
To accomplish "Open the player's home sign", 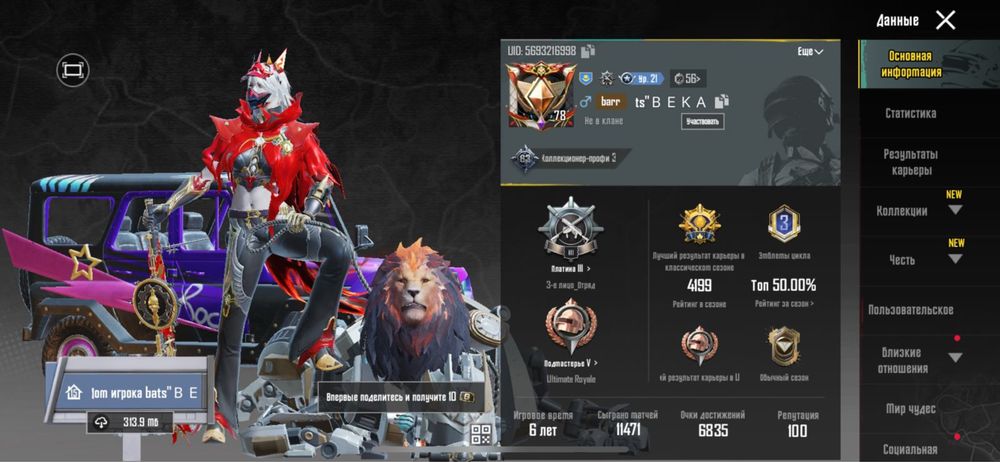I will (130, 392).
